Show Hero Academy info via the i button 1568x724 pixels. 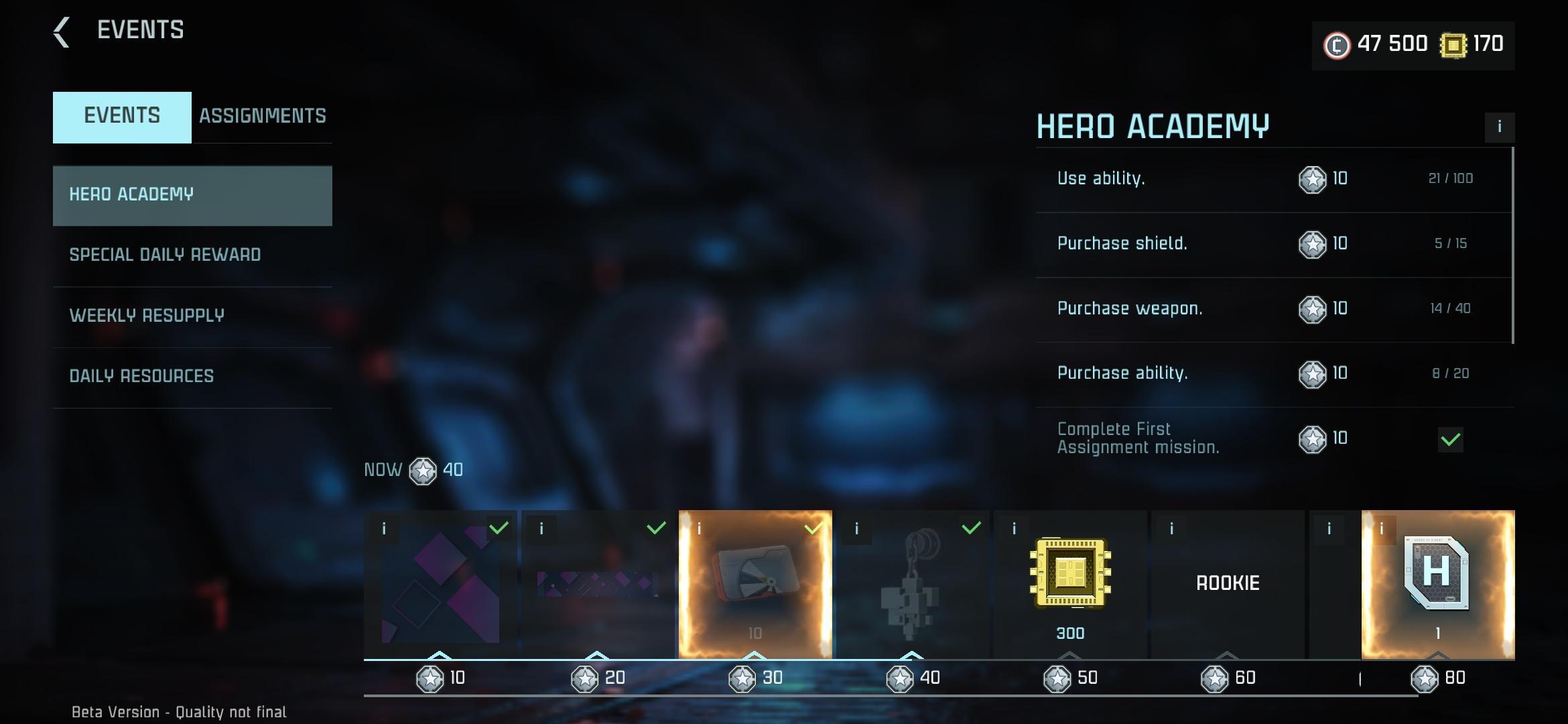pos(1499,127)
